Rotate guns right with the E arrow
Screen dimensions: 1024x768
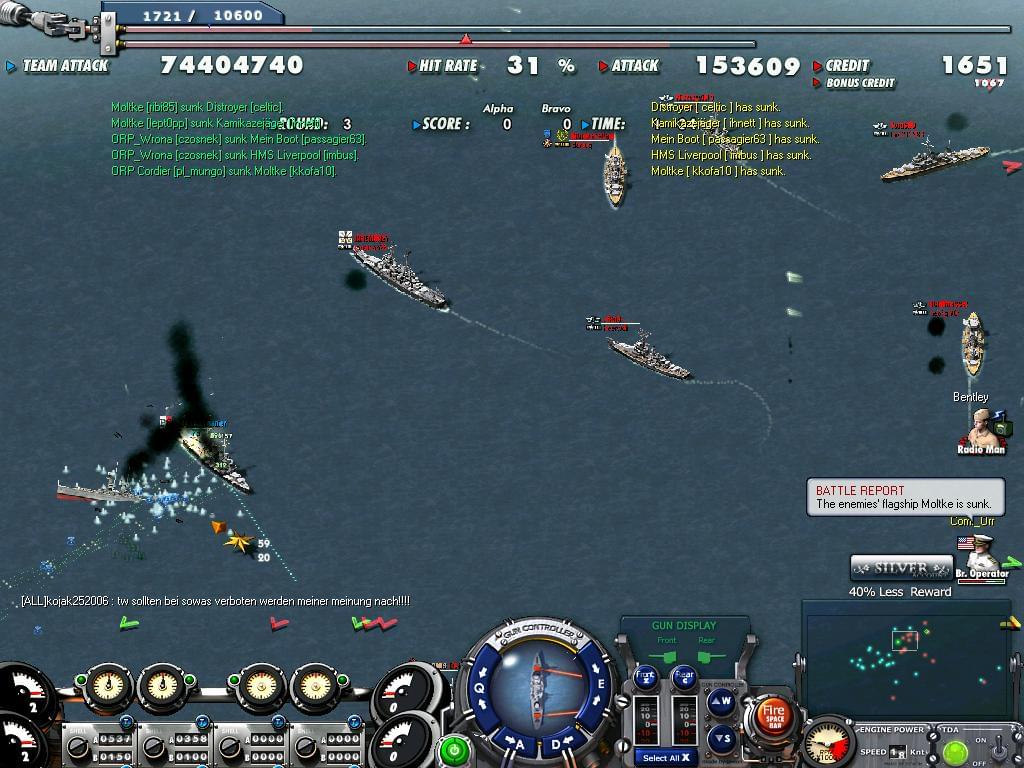[x=601, y=685]
